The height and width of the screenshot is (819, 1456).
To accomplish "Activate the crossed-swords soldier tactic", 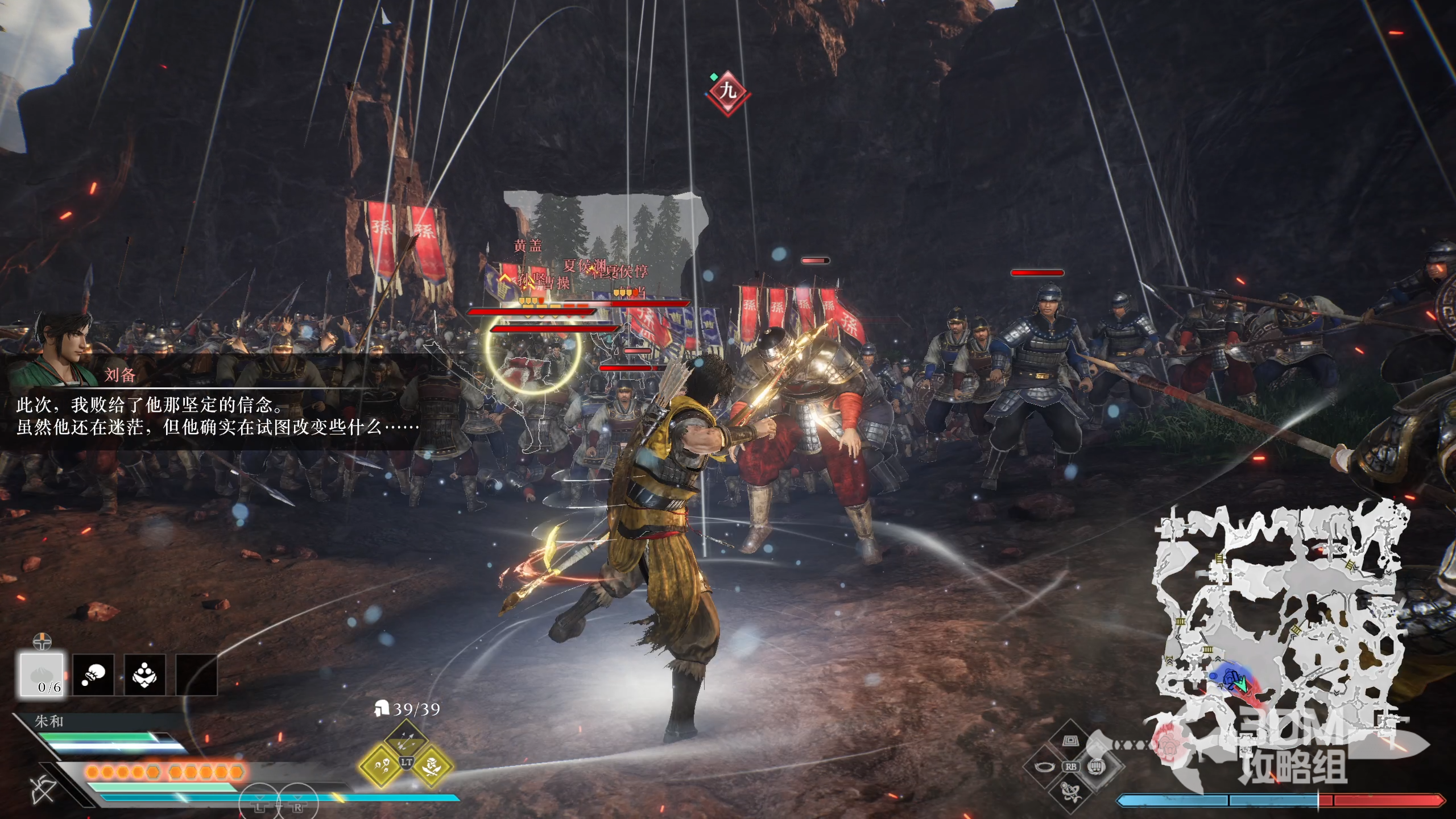I will click(432, 766).
